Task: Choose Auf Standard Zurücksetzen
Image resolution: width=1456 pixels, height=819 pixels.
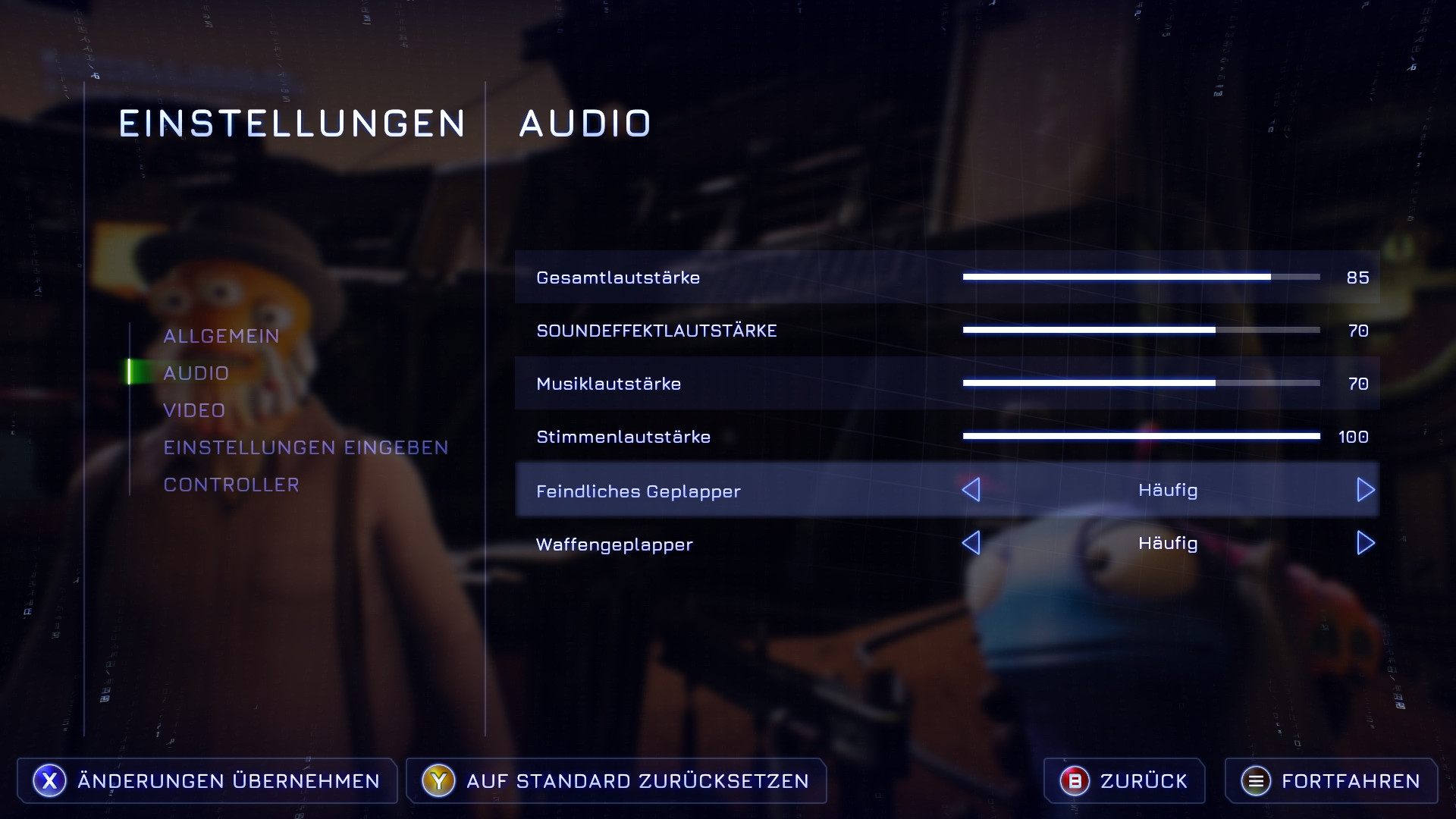Action: click(616, 781)
